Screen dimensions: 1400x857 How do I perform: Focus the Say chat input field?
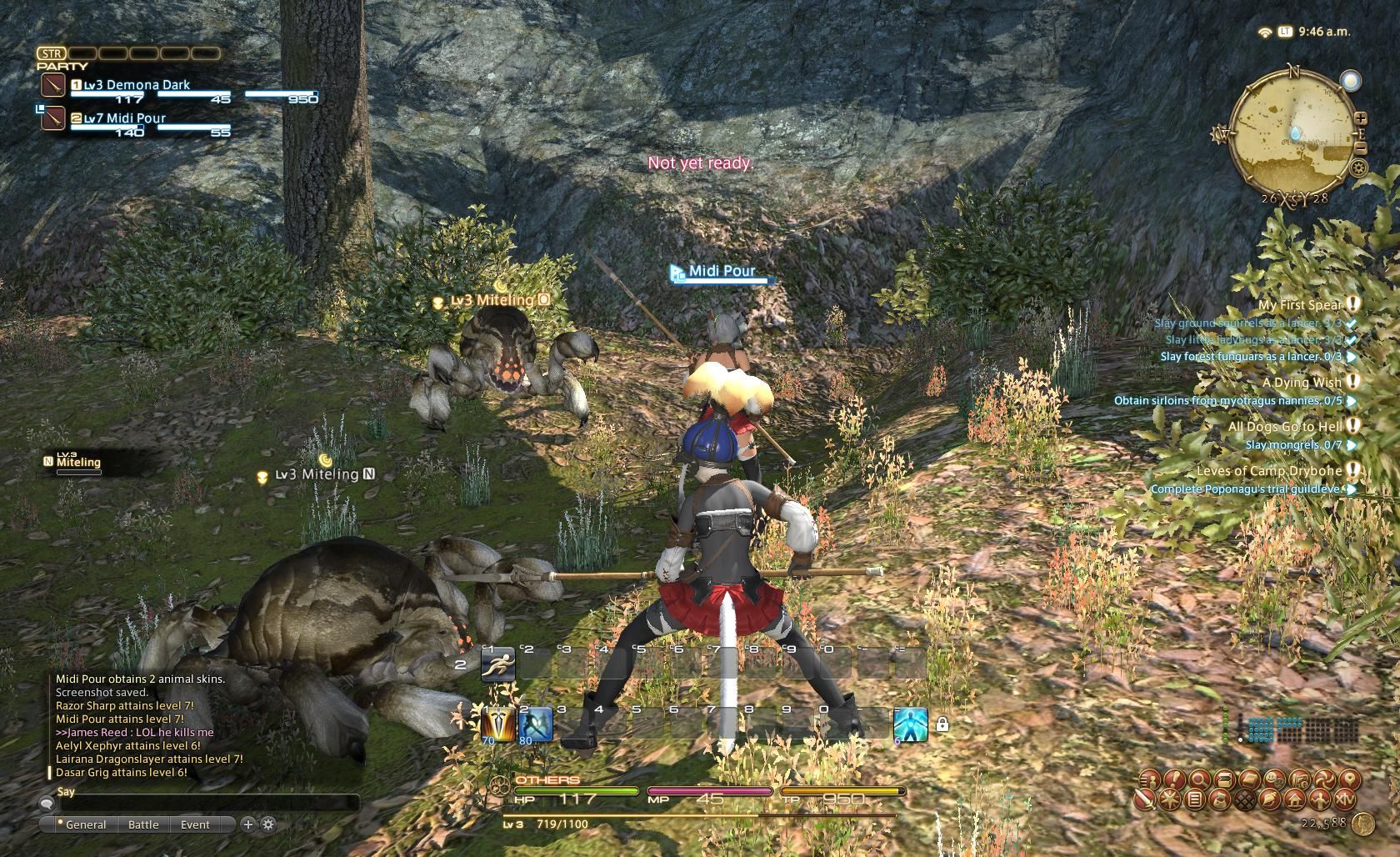pos(204,804)
